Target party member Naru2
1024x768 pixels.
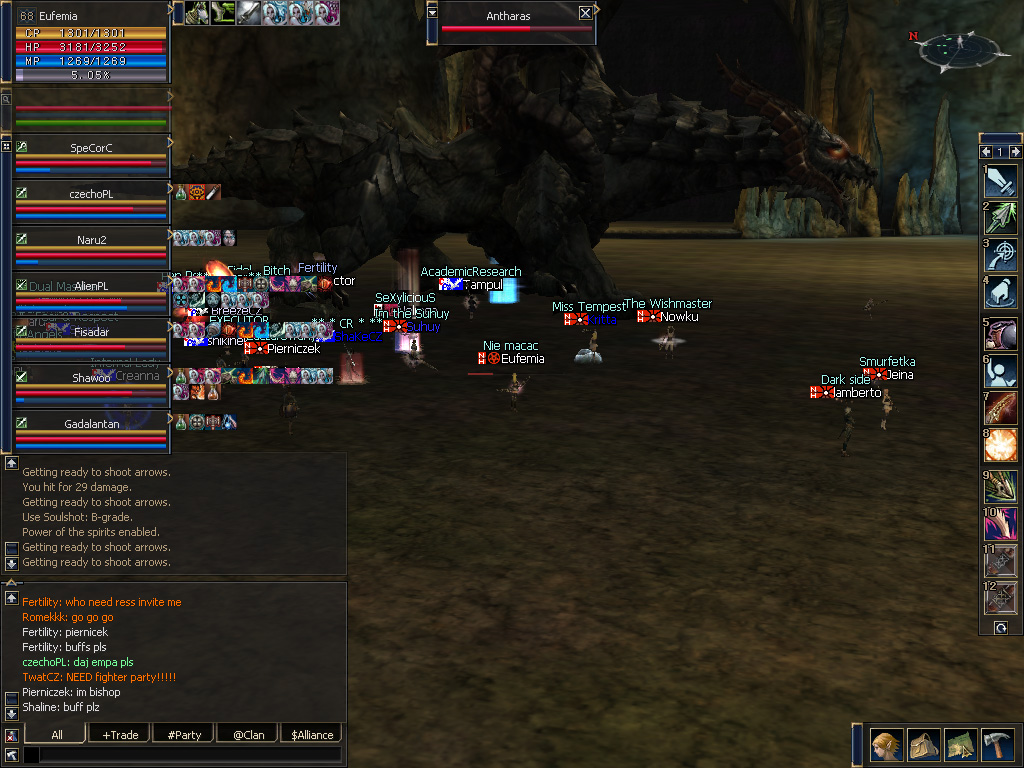pos(91,240)
